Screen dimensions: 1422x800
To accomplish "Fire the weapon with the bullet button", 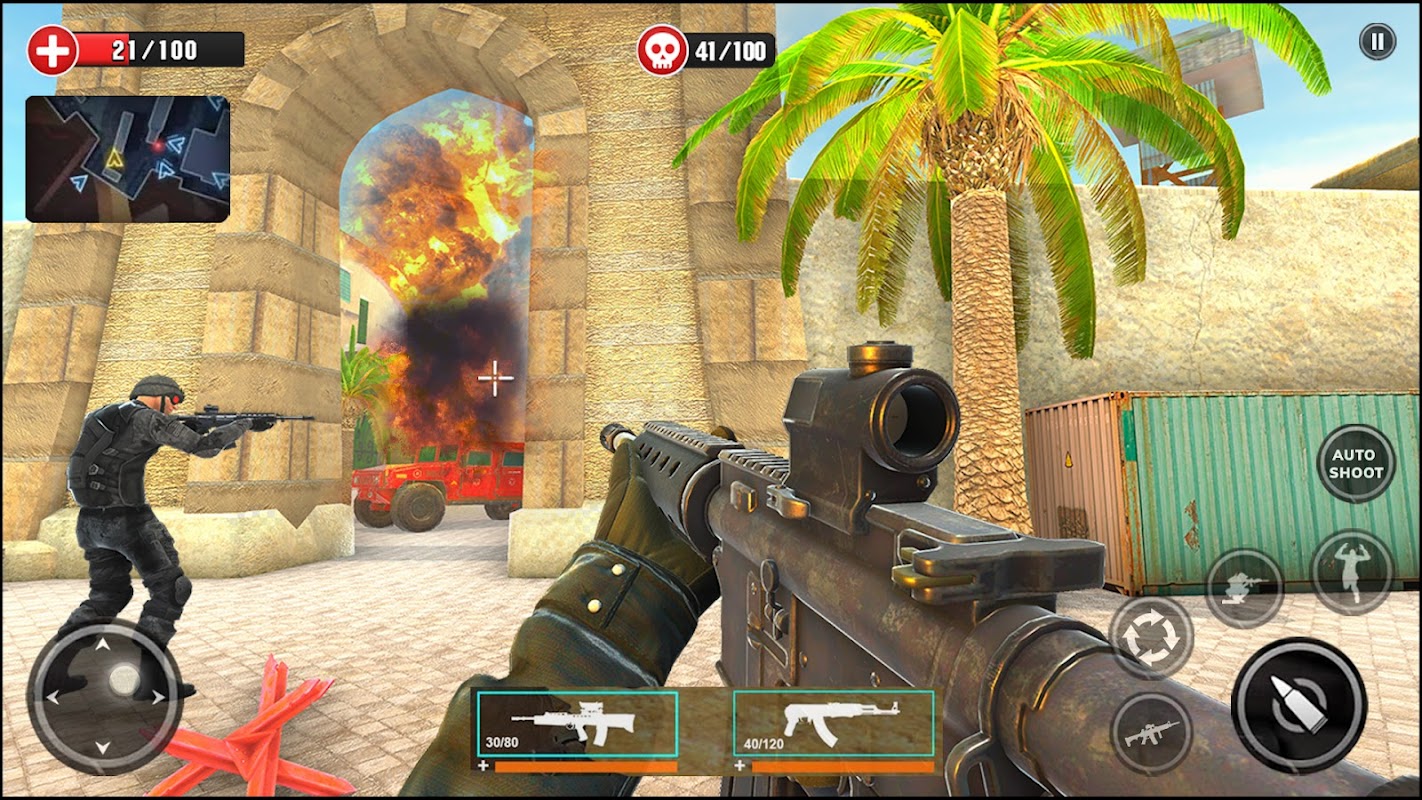I will tap(1298, 704).
